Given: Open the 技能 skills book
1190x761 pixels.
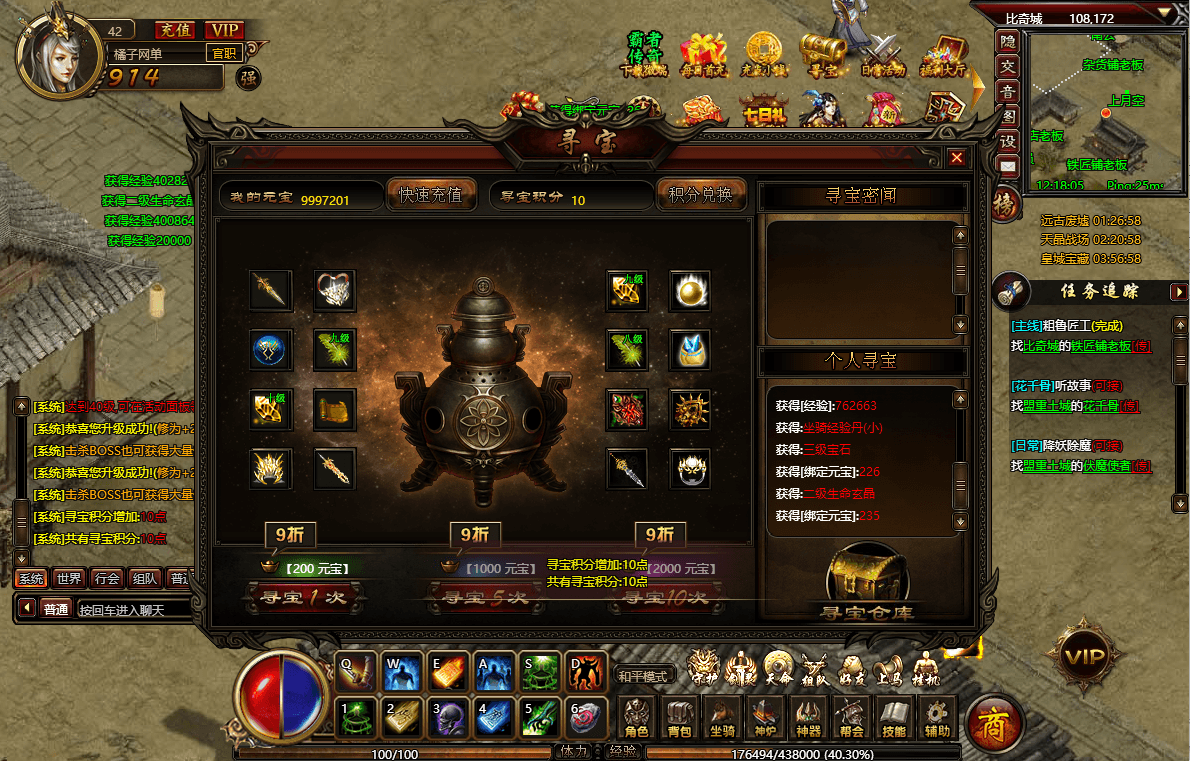Looking at the screenshot, I should click(x=894, y=718).
